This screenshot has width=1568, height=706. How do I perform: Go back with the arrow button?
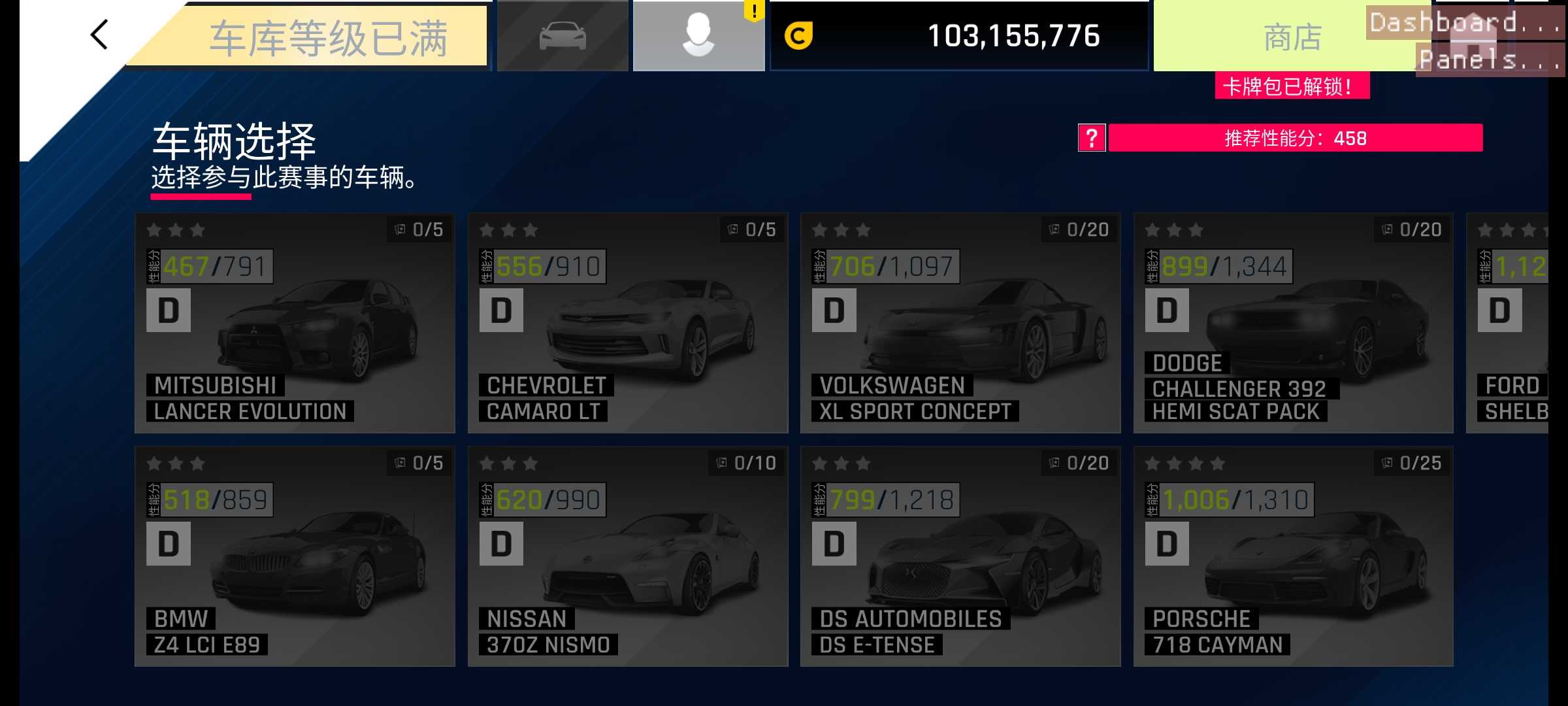pyautogui.click(x=99, y=35)
